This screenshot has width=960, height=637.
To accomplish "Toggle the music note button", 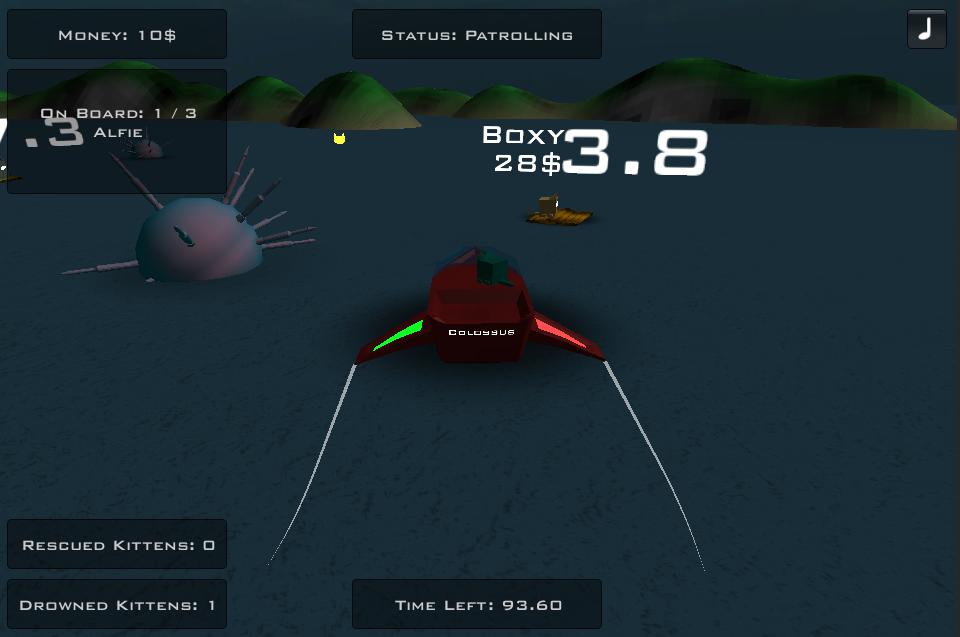I will click(x=926, y=29).
